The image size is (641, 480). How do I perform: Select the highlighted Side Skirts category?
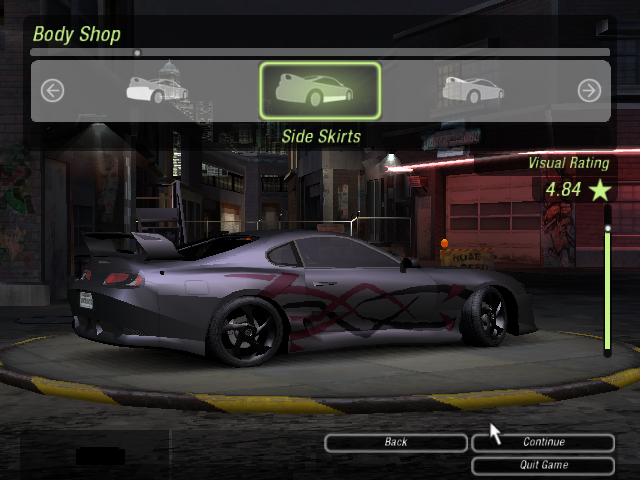[x=320, y=91]
